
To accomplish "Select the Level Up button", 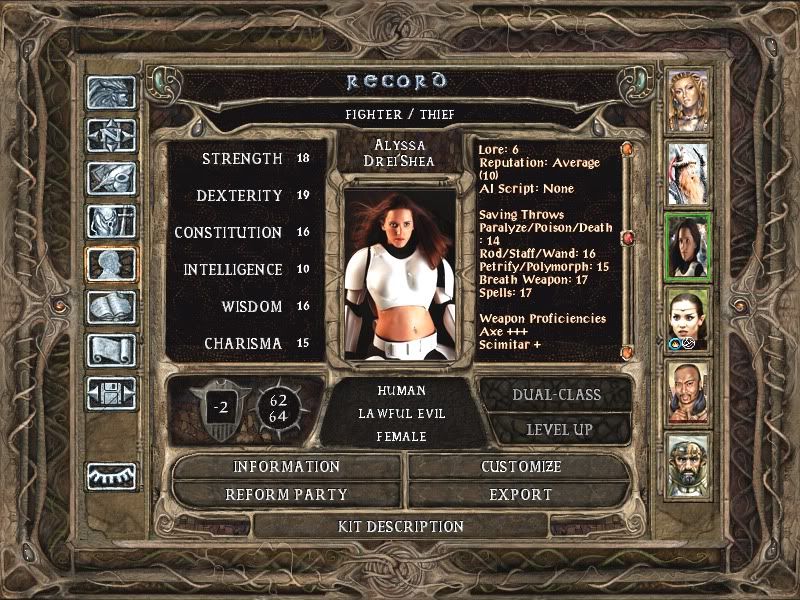I will click(556, 429).
